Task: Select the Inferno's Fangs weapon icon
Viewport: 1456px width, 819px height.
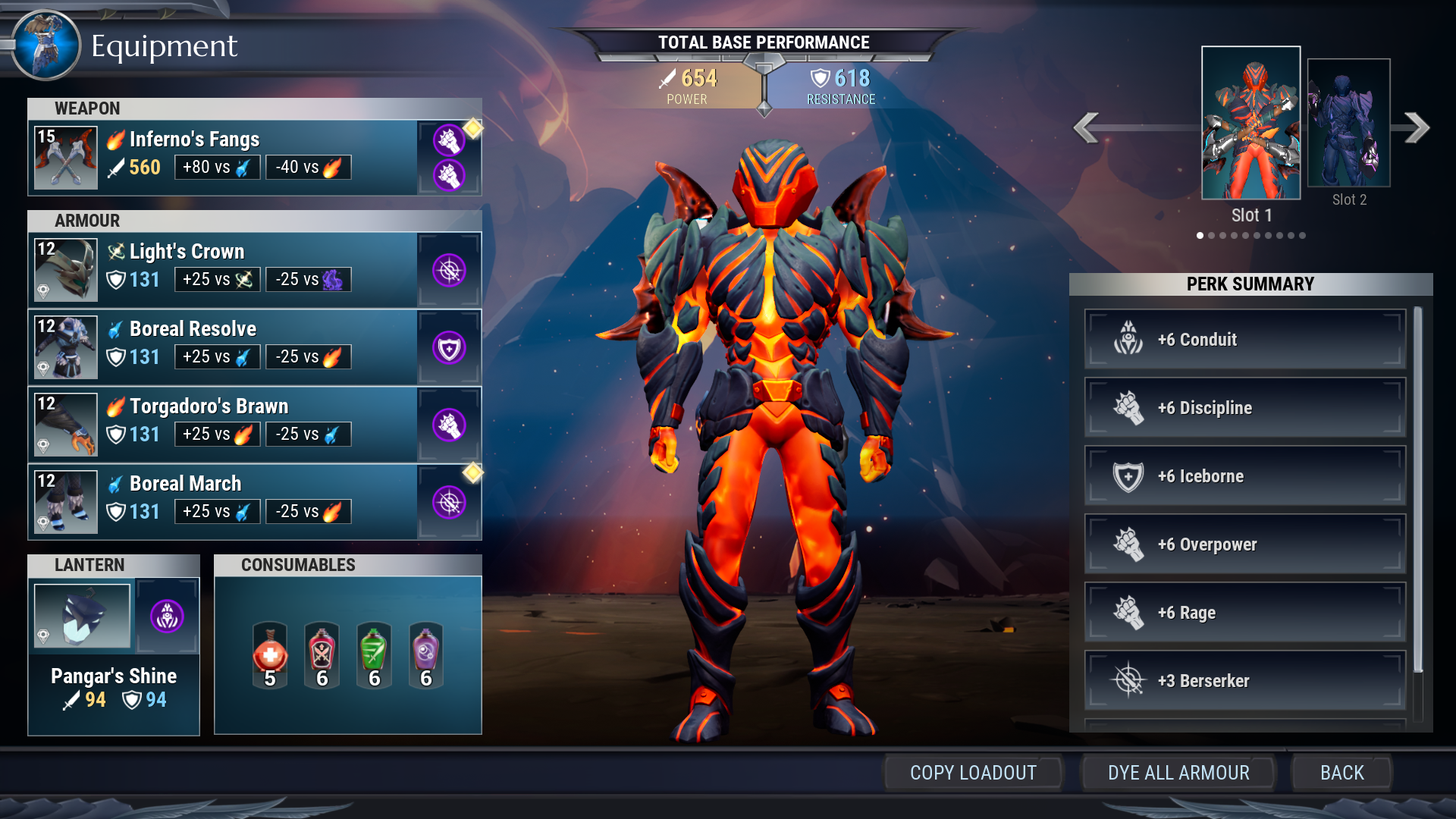Action: click(65, 157)
